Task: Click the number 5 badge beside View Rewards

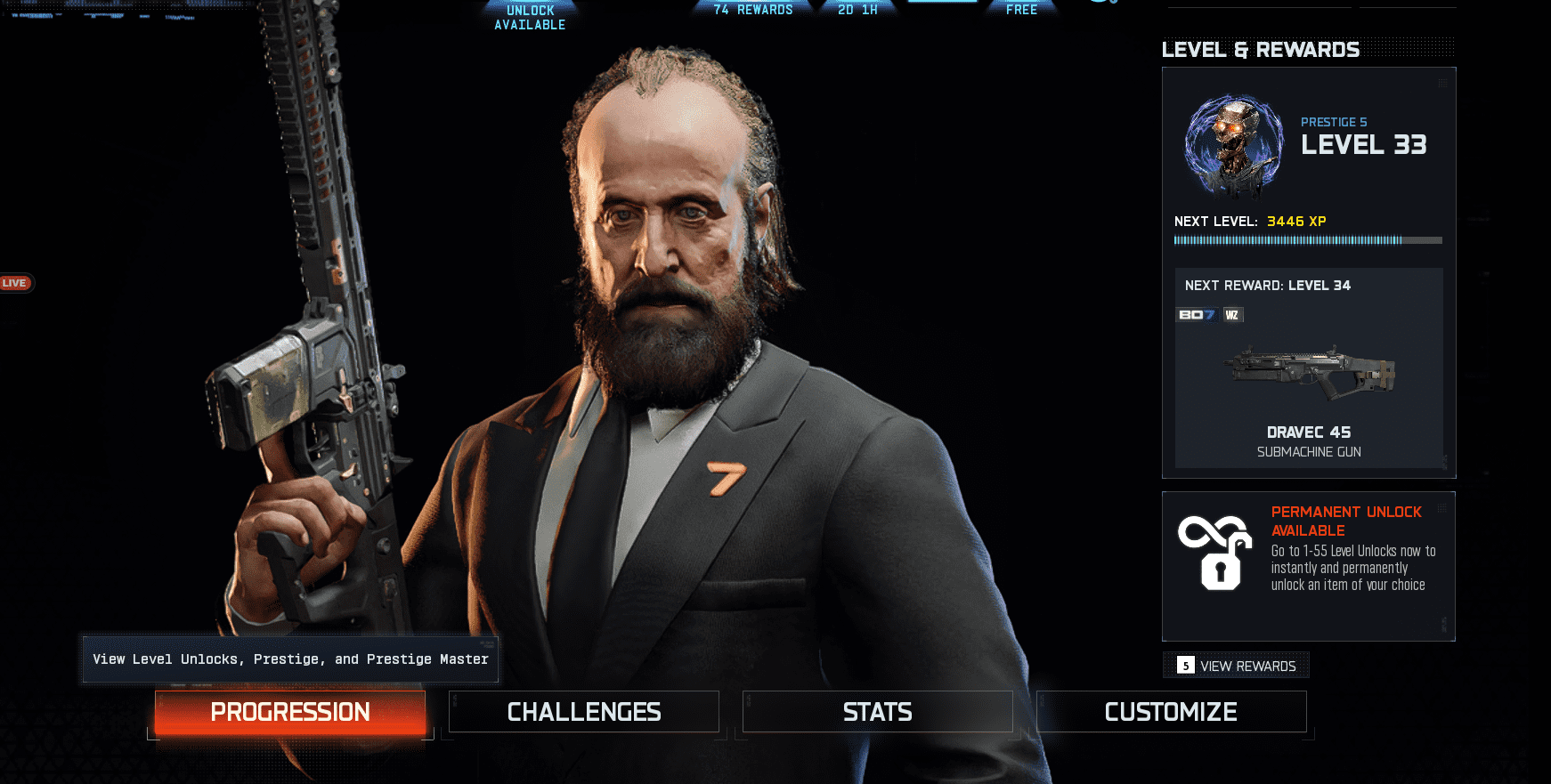Action: click(1185, 665)
